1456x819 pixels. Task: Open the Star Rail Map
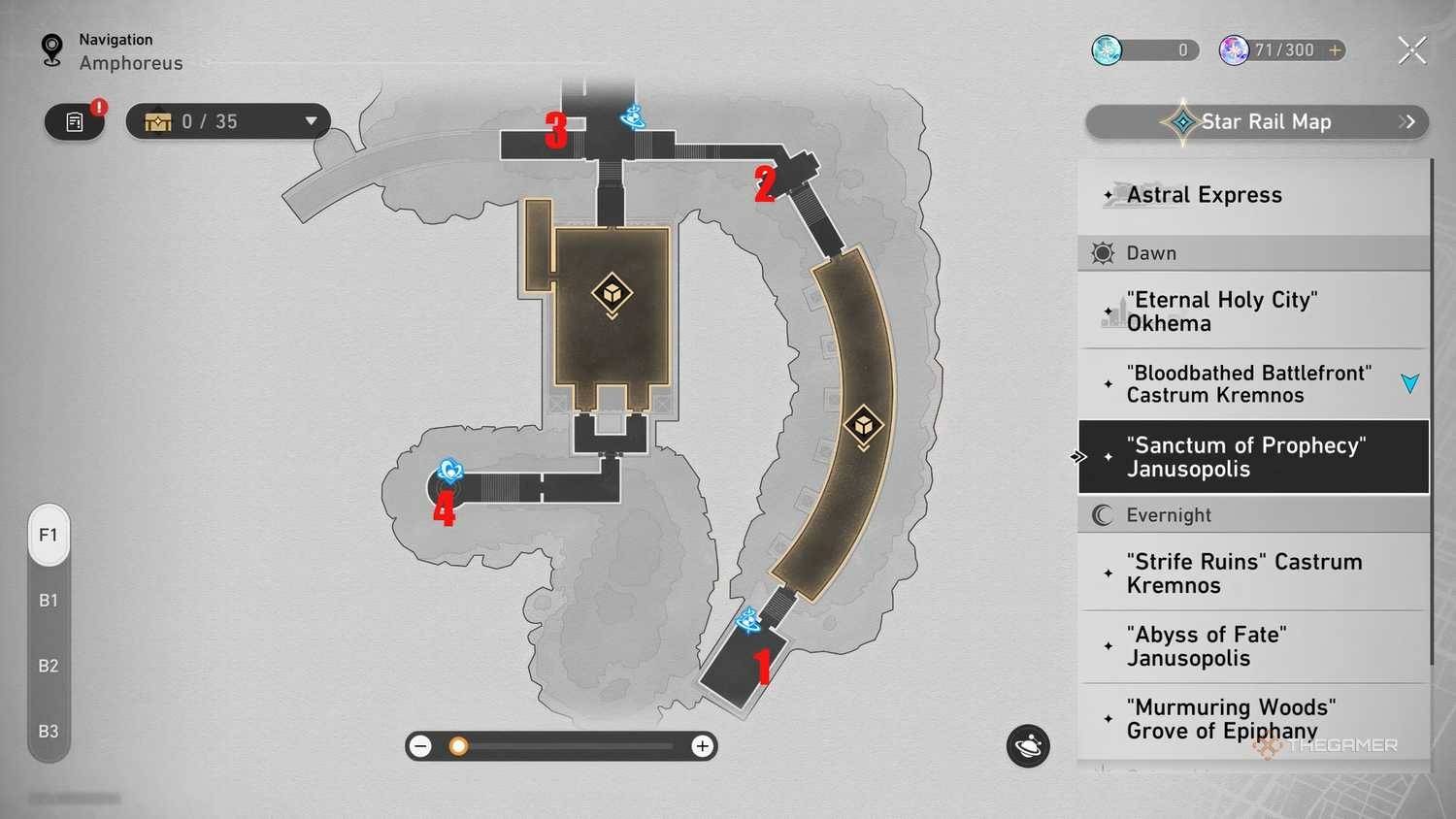pyautogui.click(x=1256, y=122)
